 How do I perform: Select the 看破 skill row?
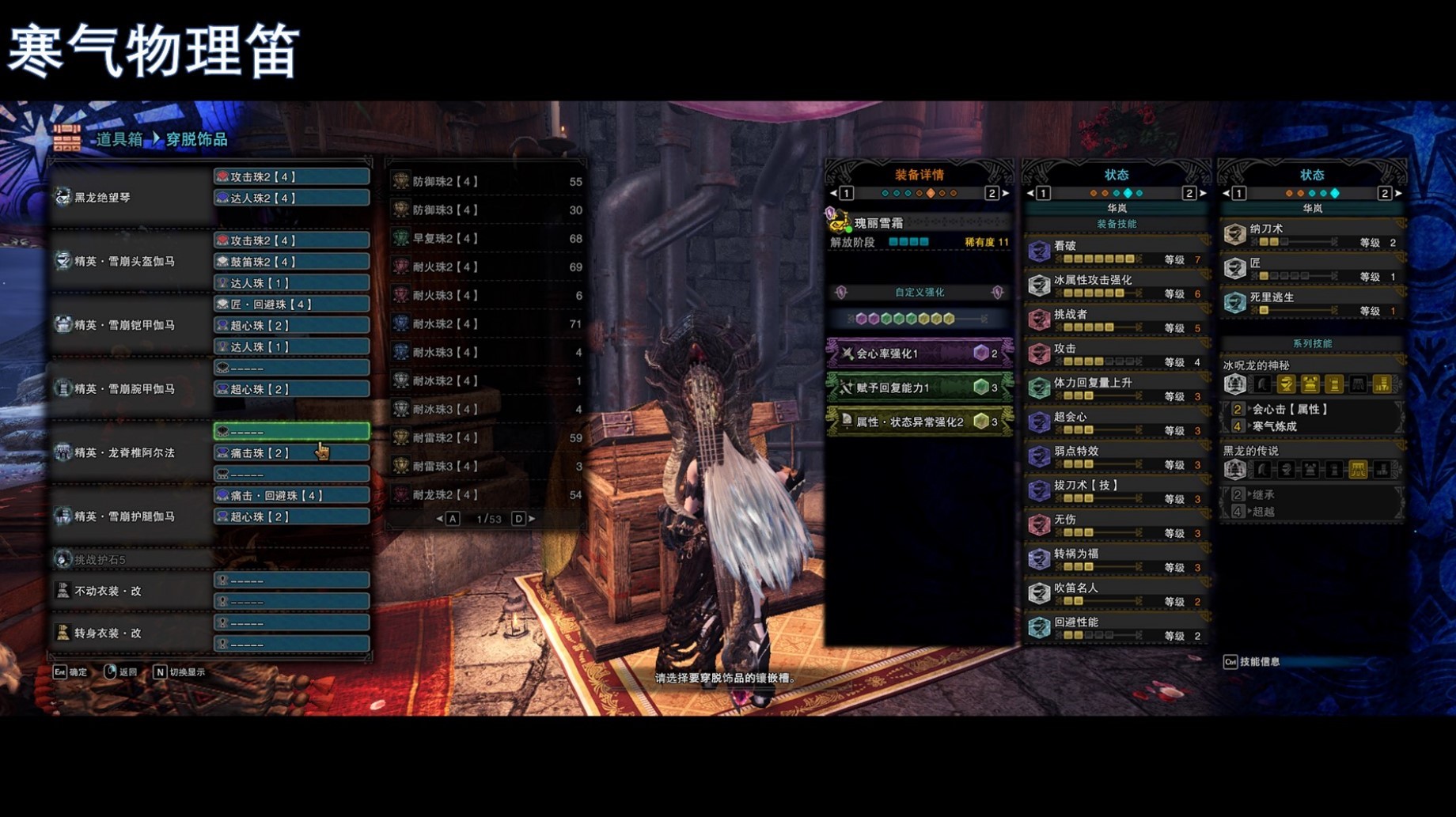click(x=1116, y=252)
